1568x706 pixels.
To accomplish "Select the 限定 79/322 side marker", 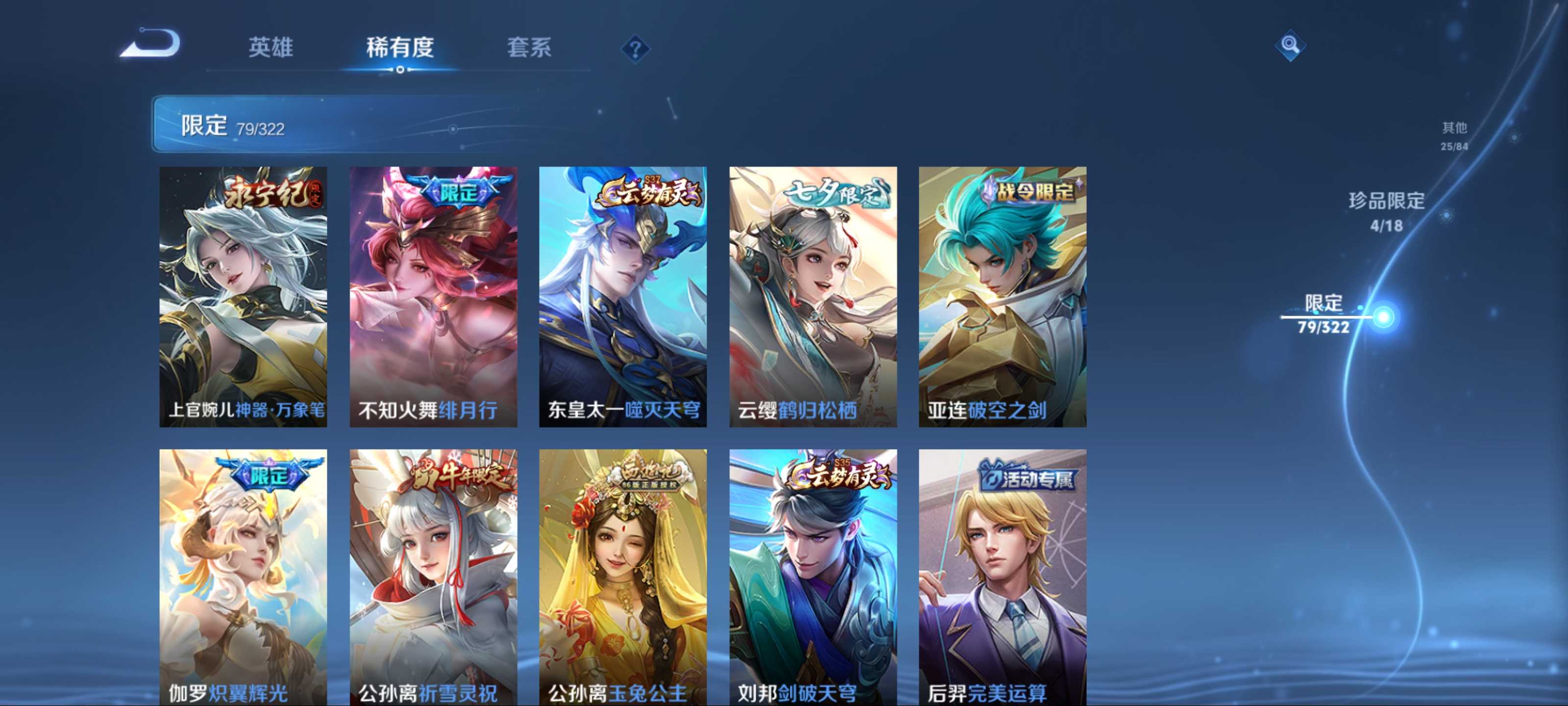I will [1324, 314].
